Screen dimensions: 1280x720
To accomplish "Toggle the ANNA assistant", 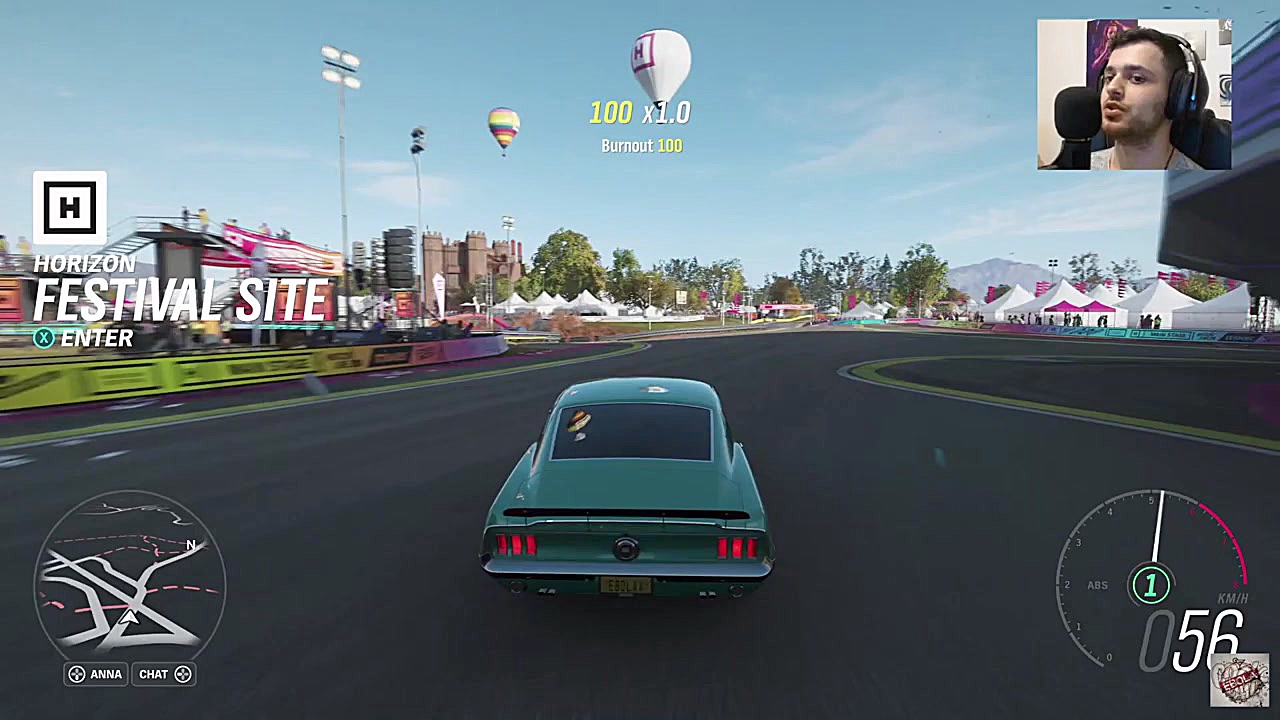I will [96, 674].
